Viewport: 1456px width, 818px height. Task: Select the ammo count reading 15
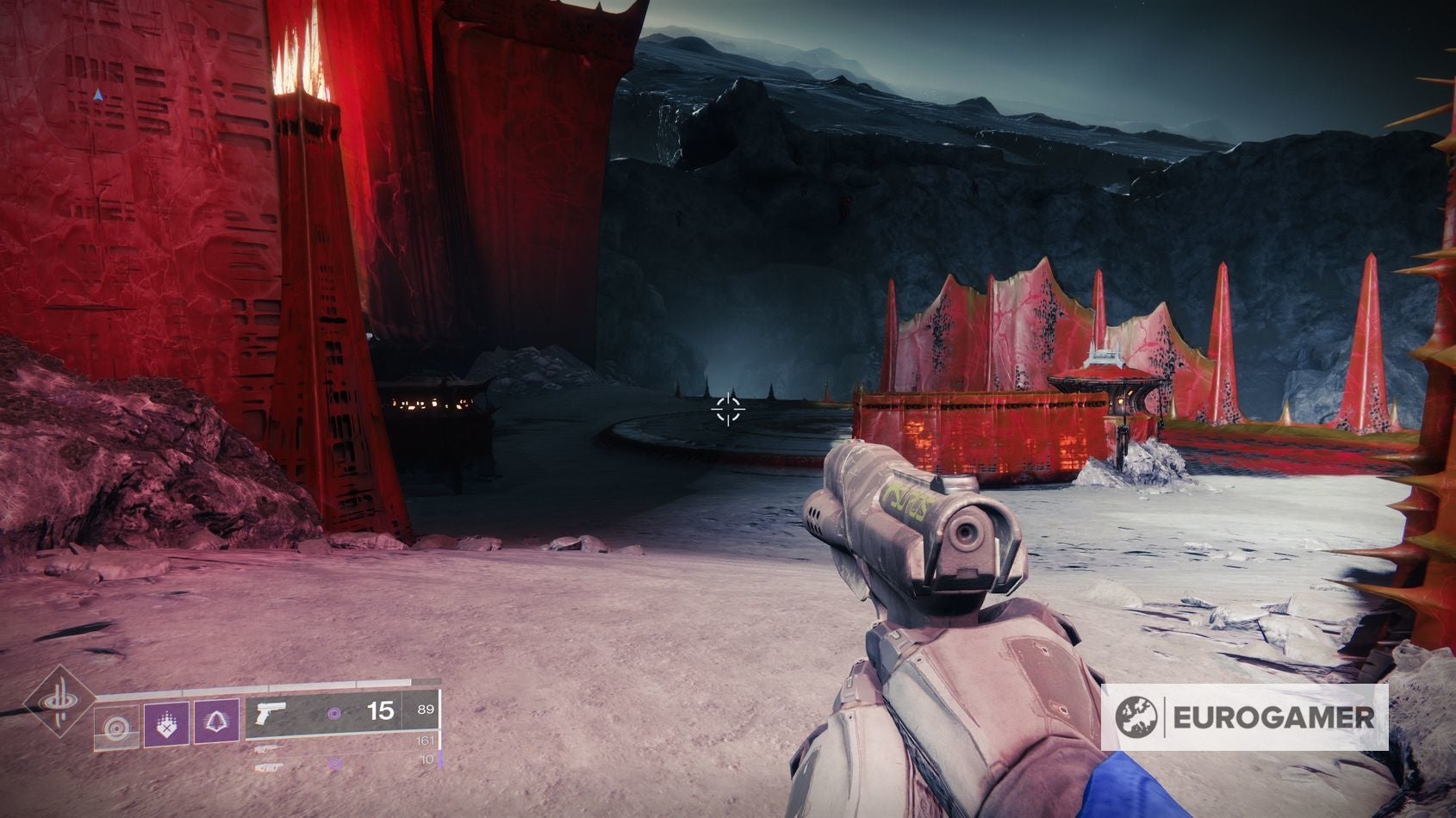[381, 712]
